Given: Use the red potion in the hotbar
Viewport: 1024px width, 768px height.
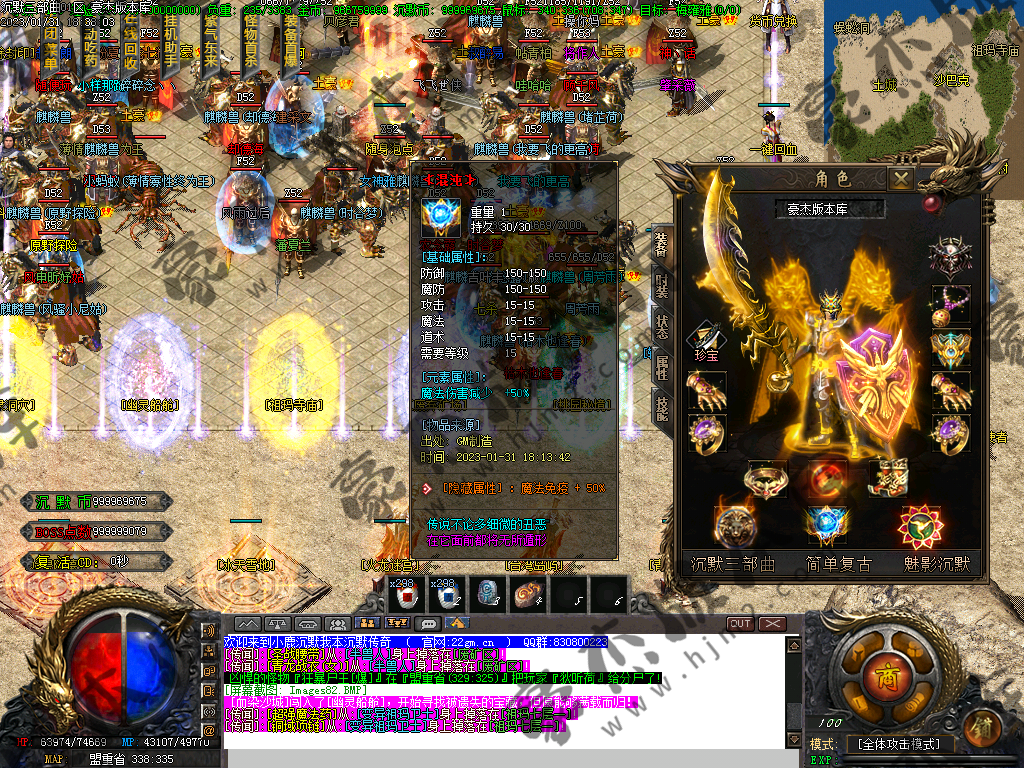Looking at the screenshot, I should [404, 597].
